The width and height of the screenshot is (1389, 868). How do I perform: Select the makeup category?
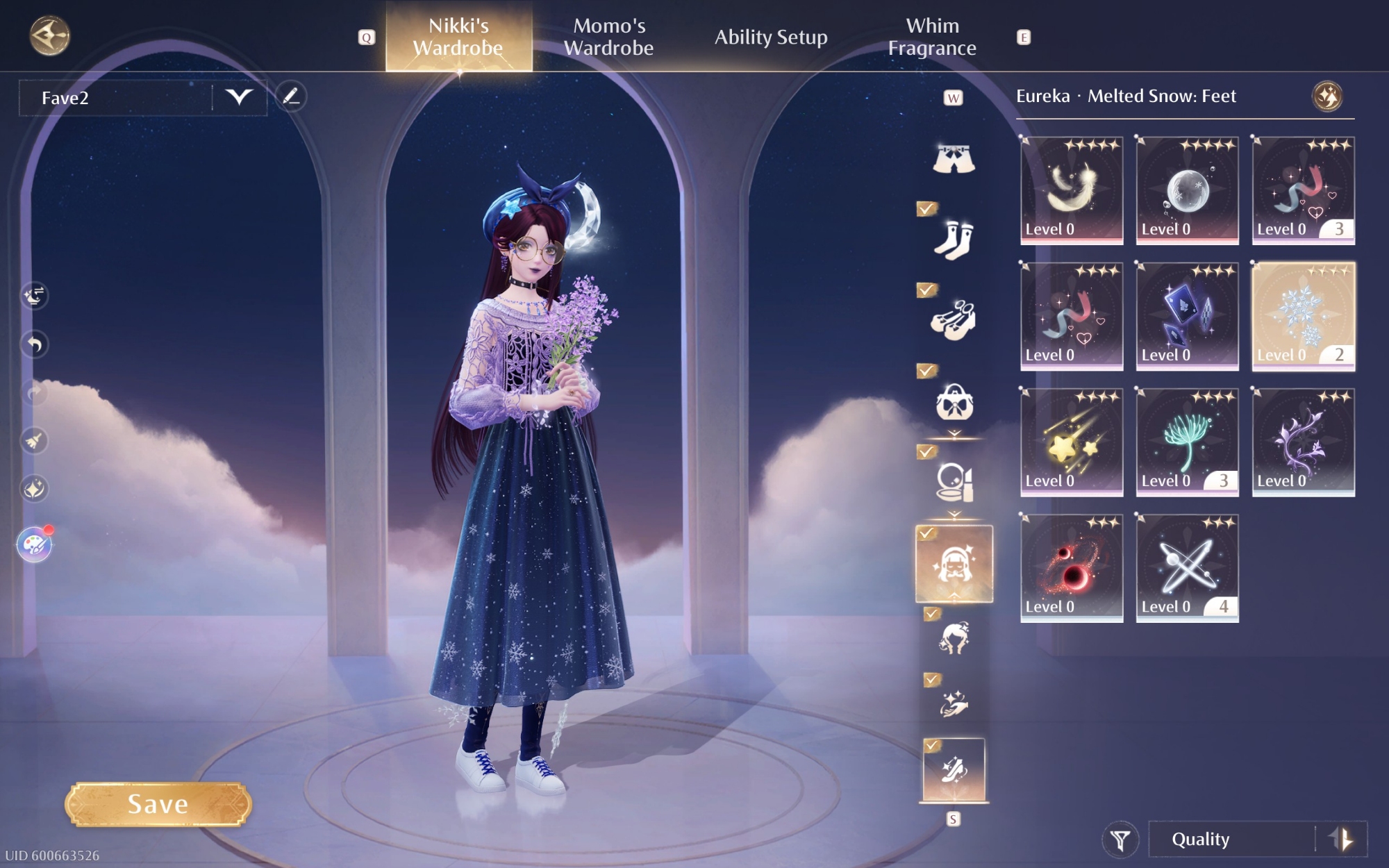tap(954, 482)
